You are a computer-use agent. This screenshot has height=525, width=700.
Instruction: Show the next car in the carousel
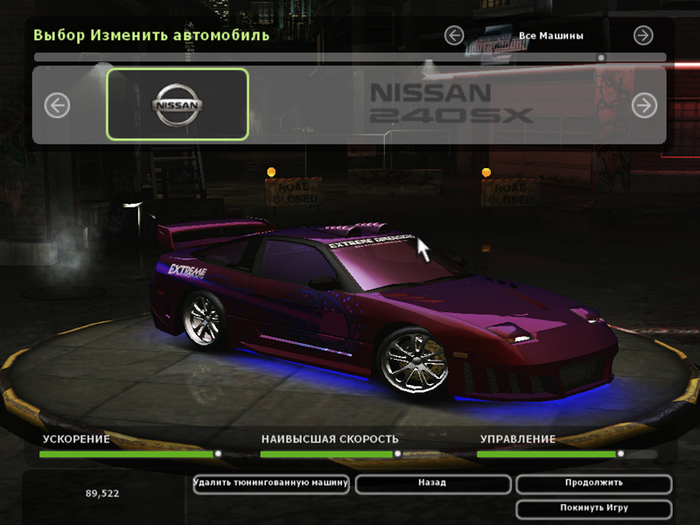[x=643, y=105]
